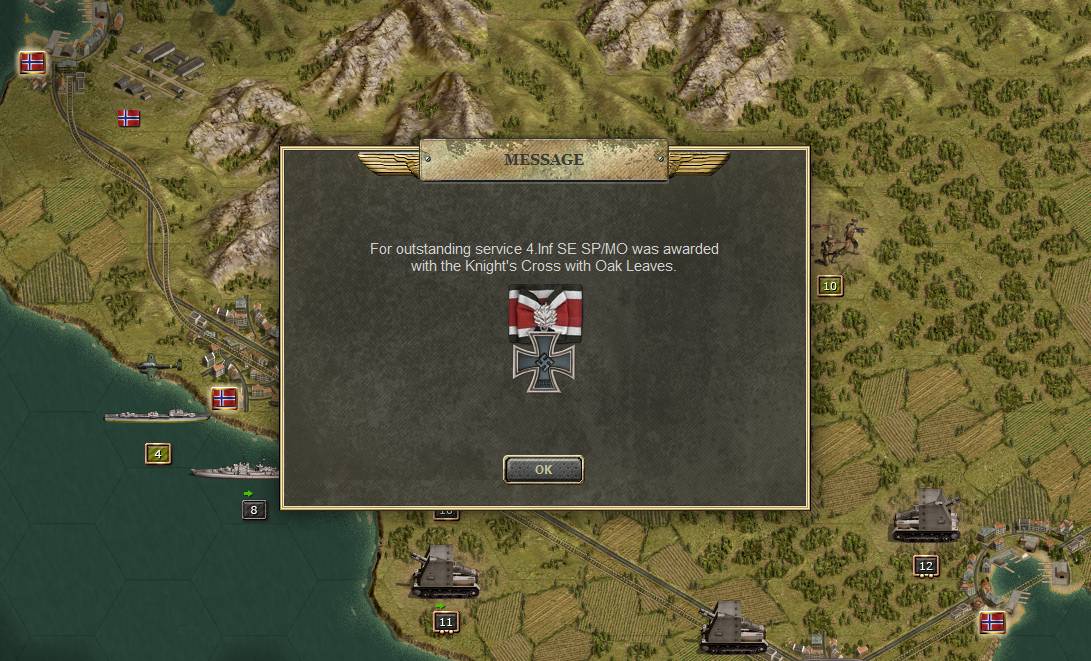Dismiss the medal message with OK
The width and height of the screenshot is (1091, 661).
(543, 469)
